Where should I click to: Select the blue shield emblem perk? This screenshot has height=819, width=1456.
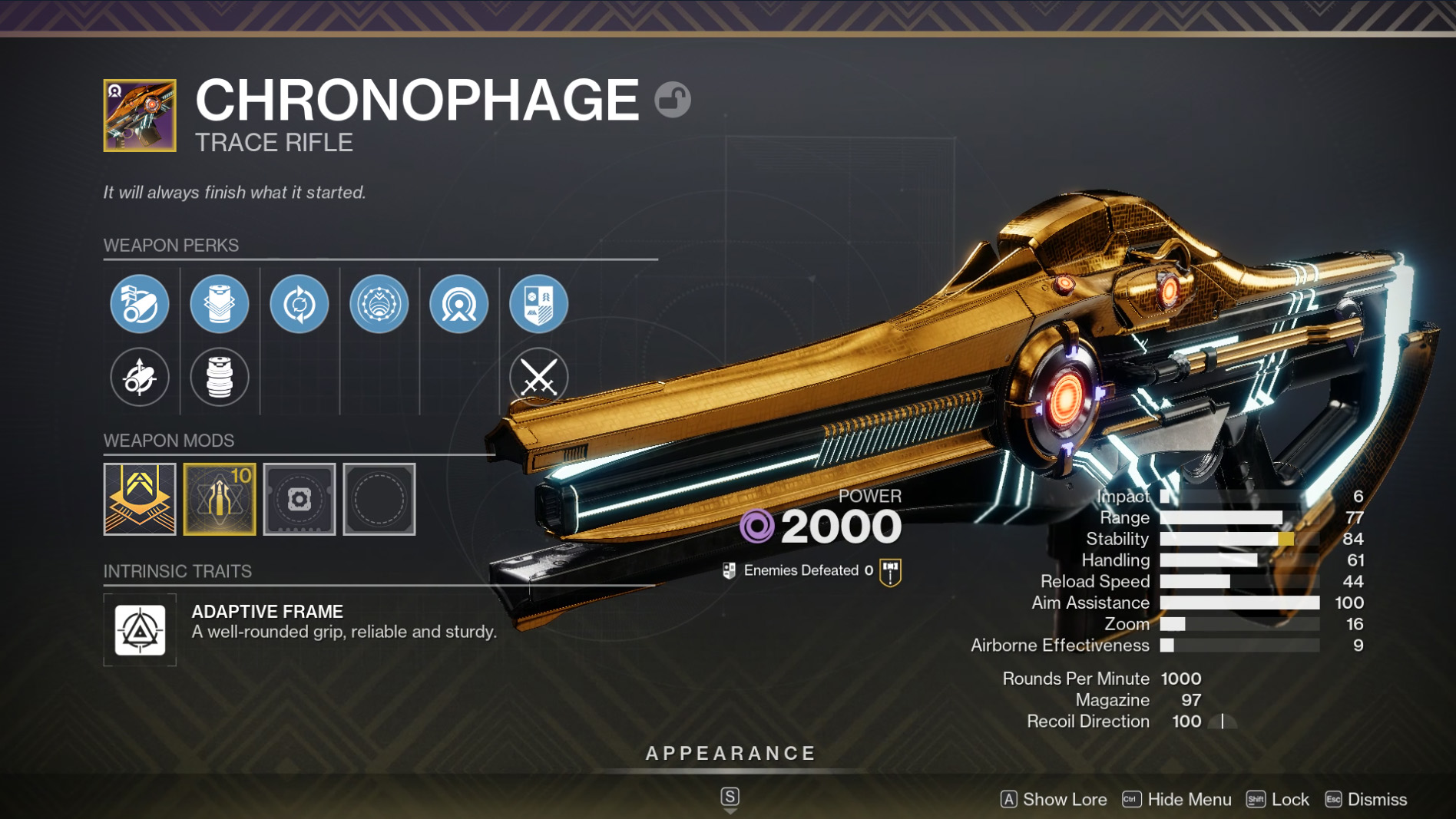pyautogui.click(x=538, y=304)
